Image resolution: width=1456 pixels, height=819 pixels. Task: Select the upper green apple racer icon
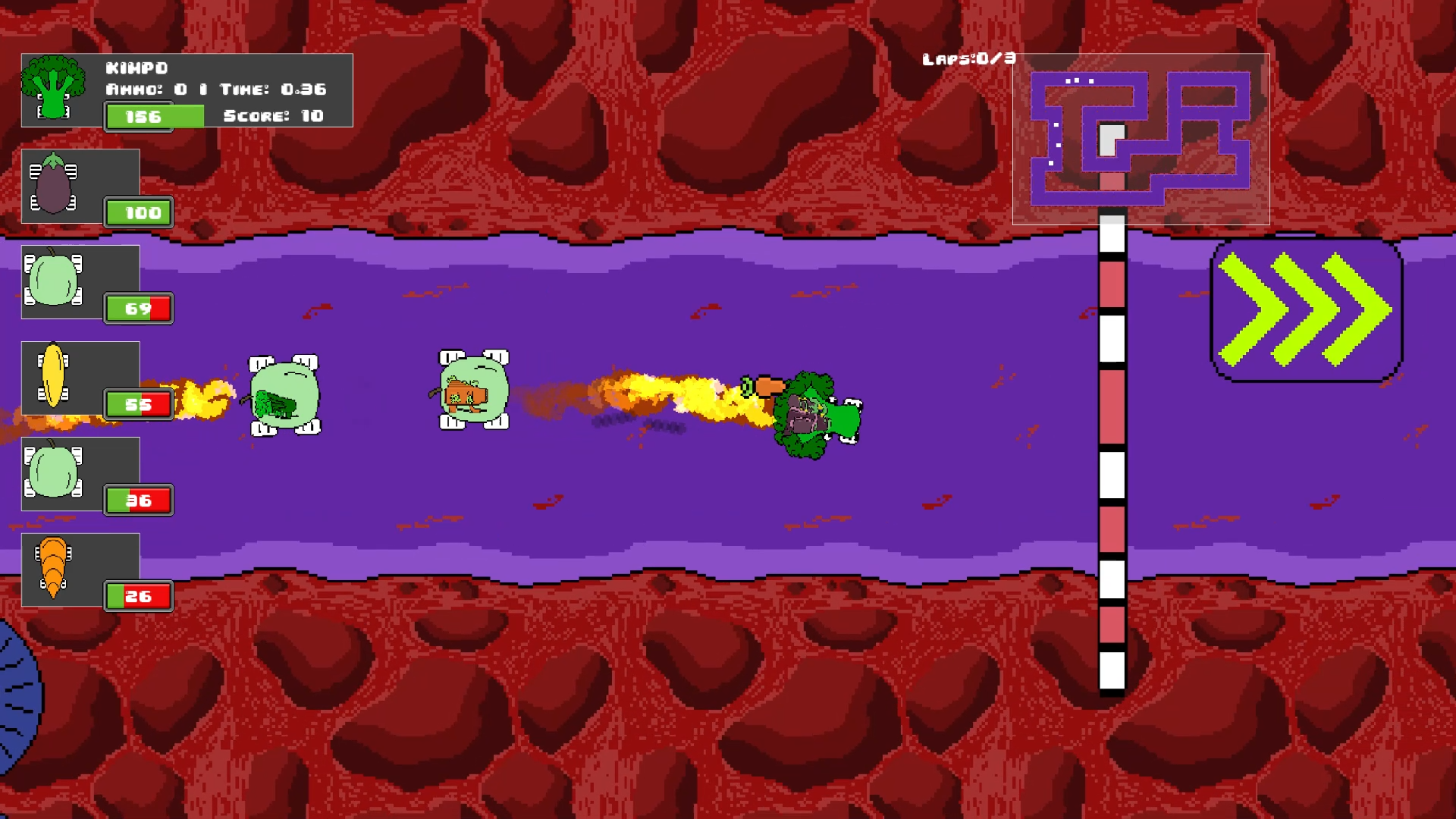[x=53, y=281]
